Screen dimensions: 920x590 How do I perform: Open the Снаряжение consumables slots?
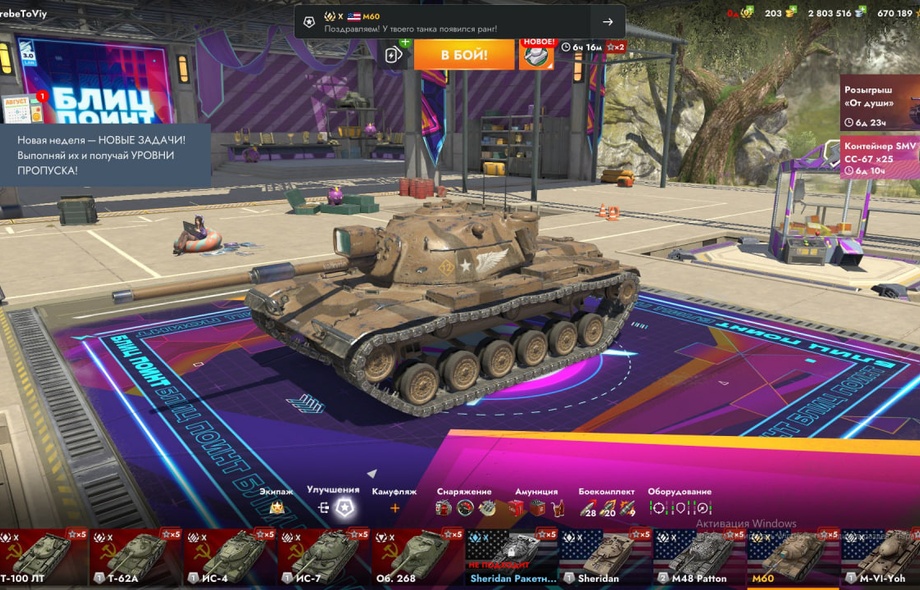tap(464, 508)
